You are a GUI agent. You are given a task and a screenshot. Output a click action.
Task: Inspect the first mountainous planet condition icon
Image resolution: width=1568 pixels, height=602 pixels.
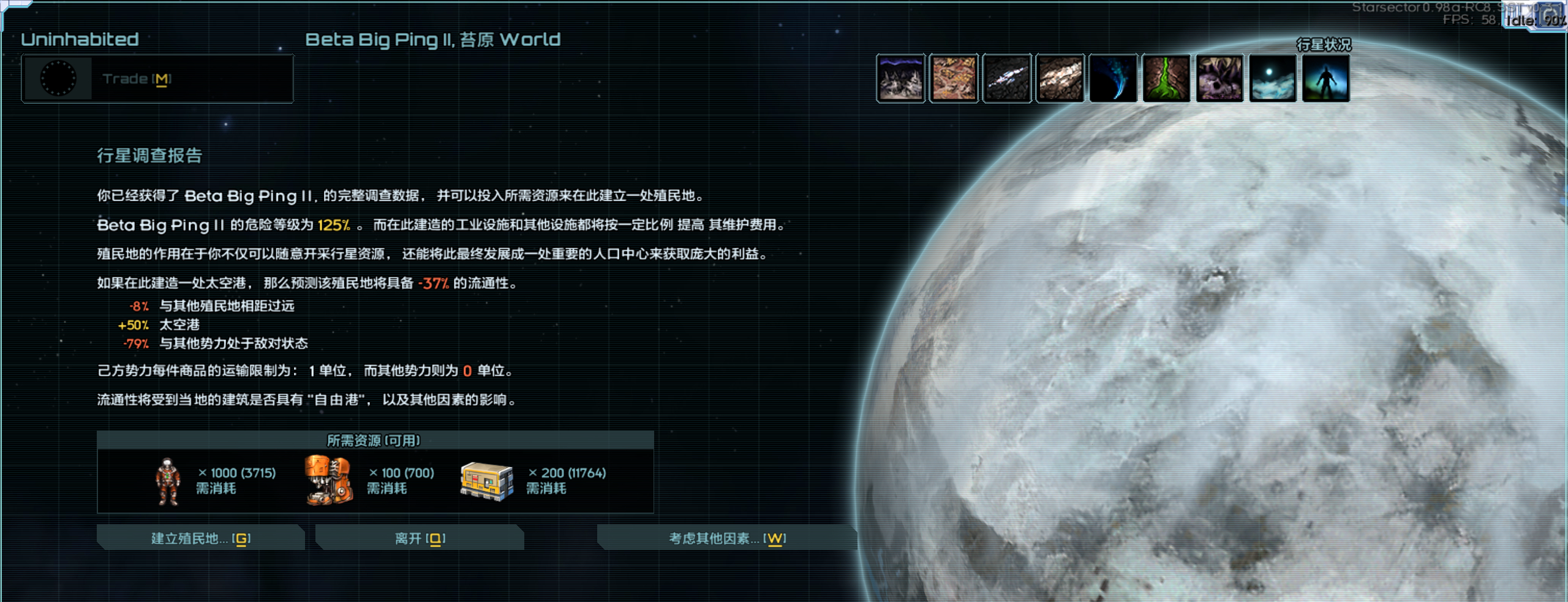(x=901, y=78)
